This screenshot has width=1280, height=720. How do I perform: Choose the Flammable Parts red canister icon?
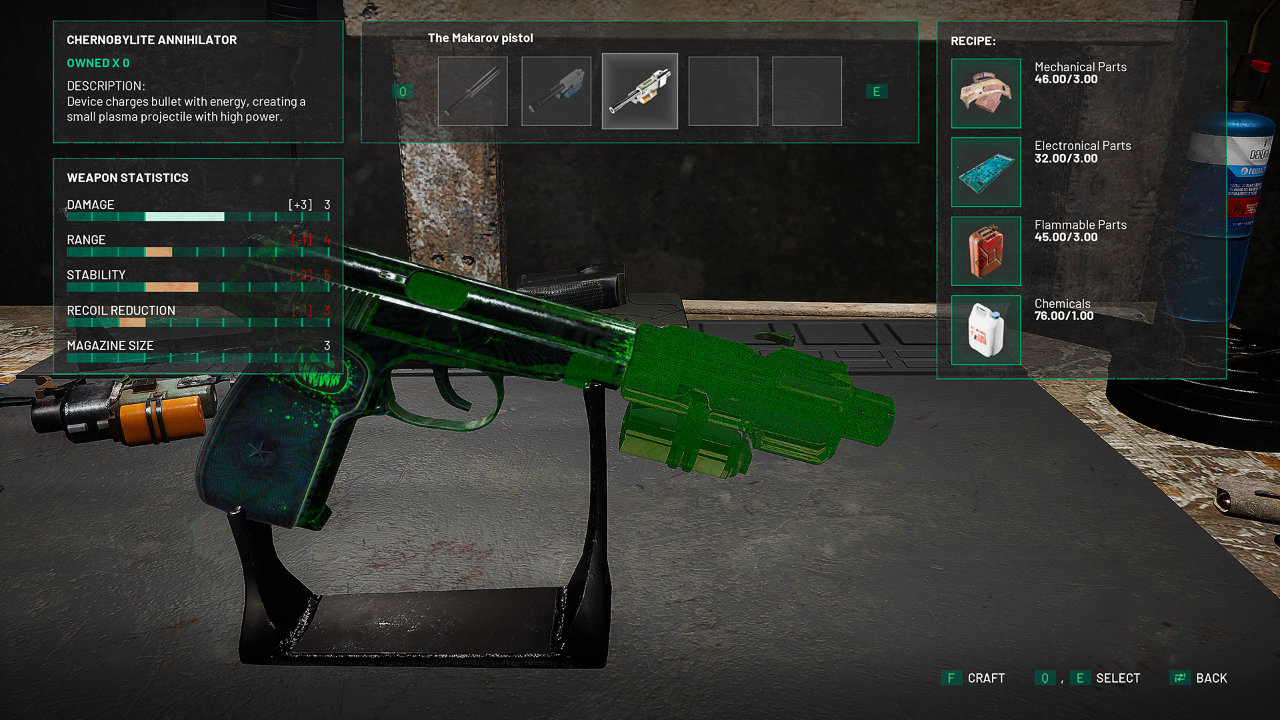[x=986, y=251]
